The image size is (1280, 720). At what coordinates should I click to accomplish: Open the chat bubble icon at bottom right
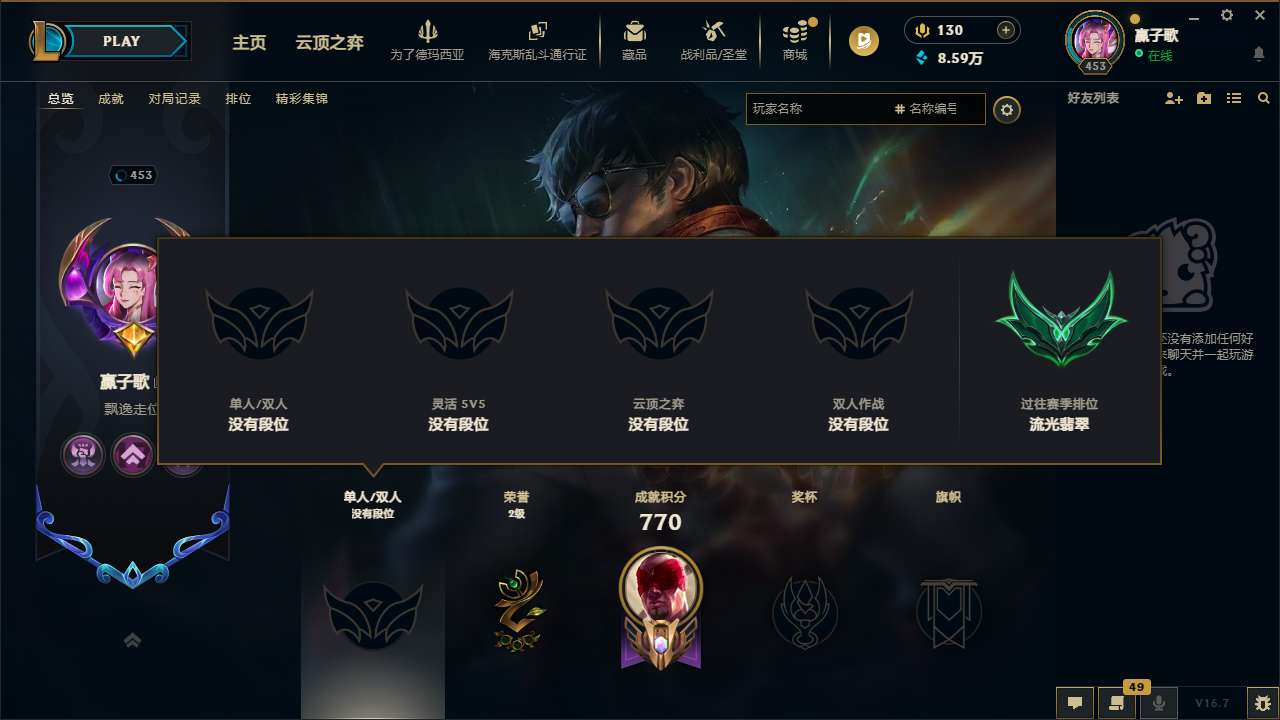(x=1074, y=703)
